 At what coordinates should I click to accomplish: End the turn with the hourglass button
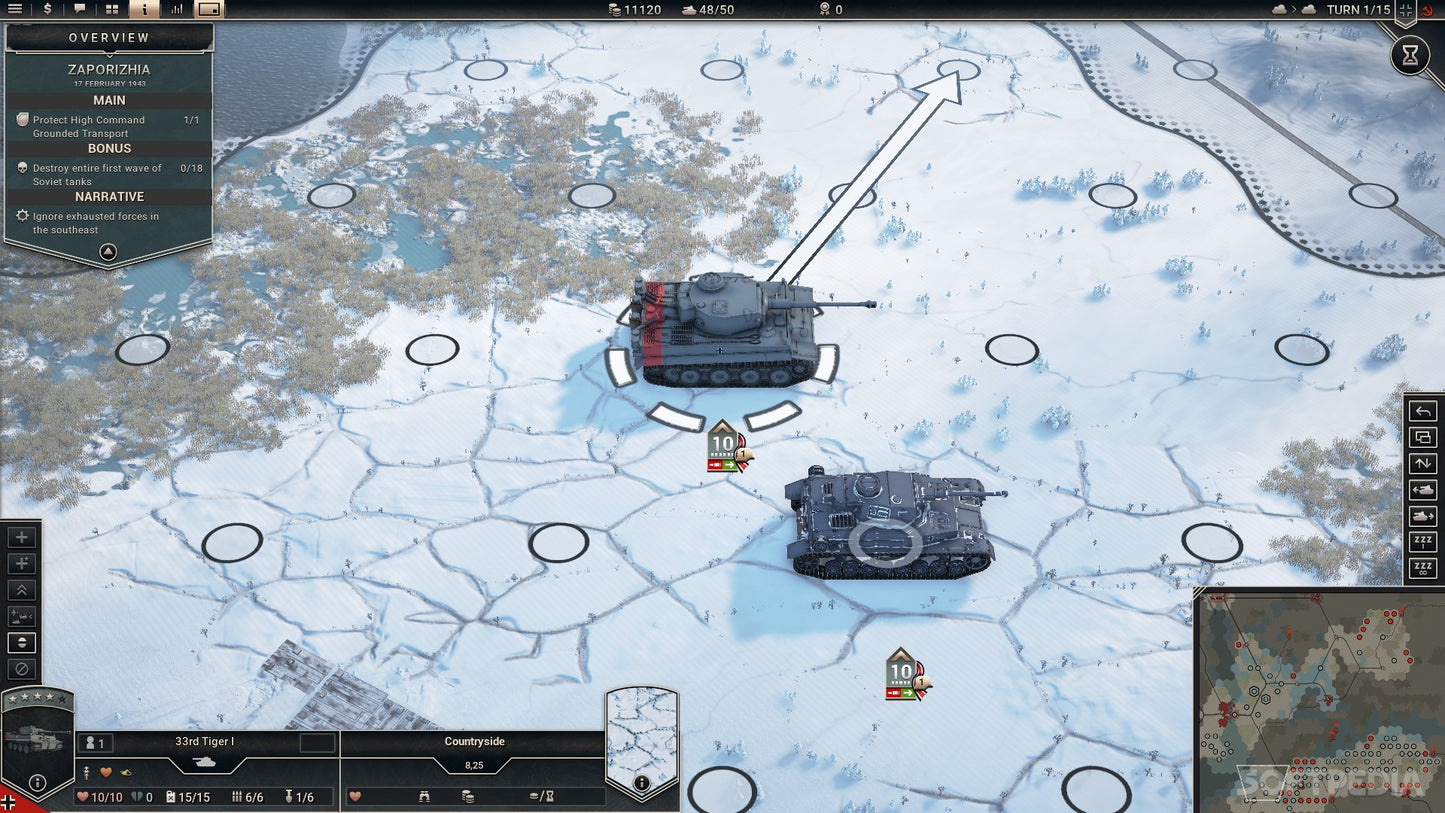[1410, 56]
